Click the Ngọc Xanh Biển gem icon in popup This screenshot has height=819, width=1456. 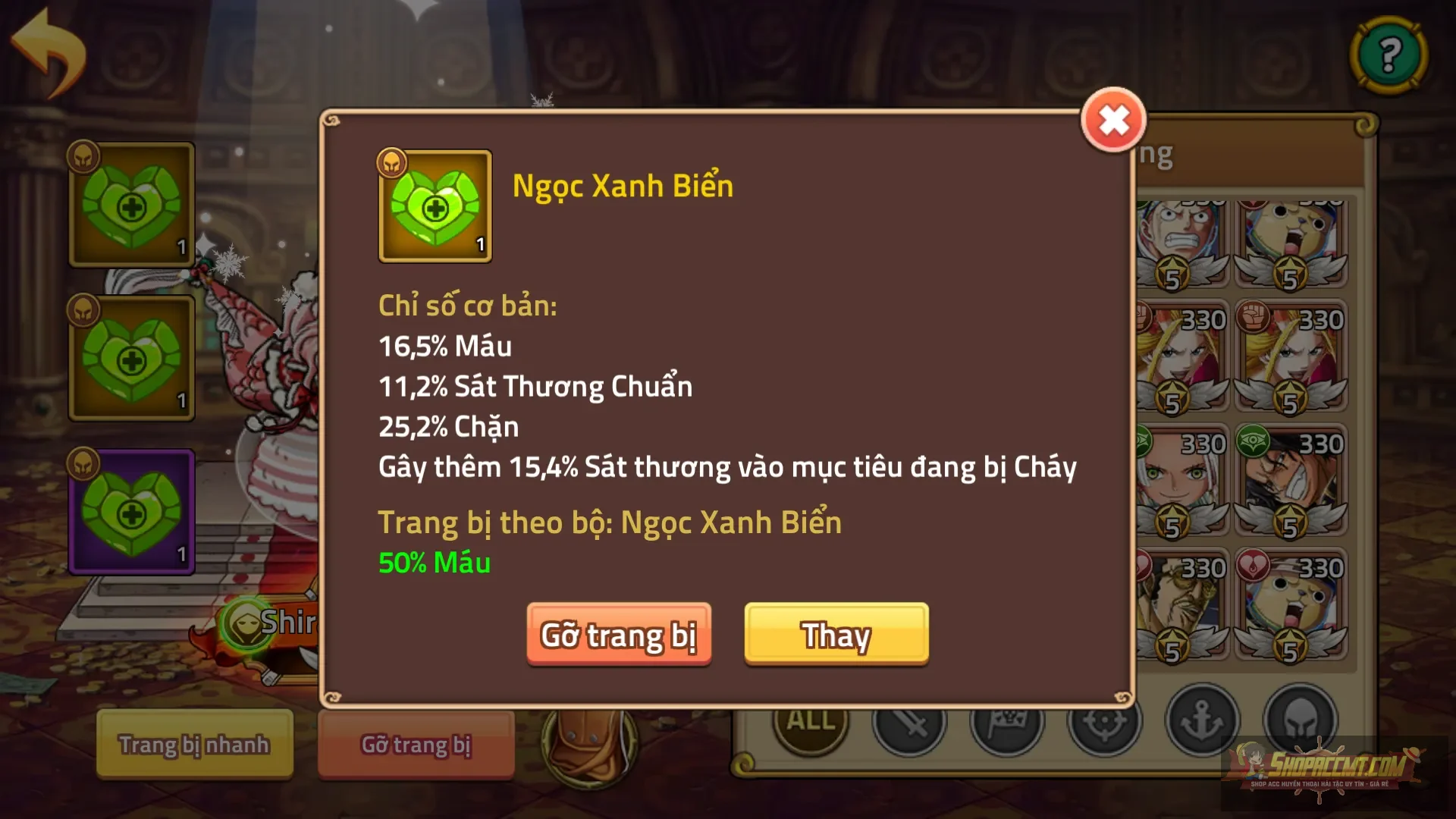coord(435,206)
